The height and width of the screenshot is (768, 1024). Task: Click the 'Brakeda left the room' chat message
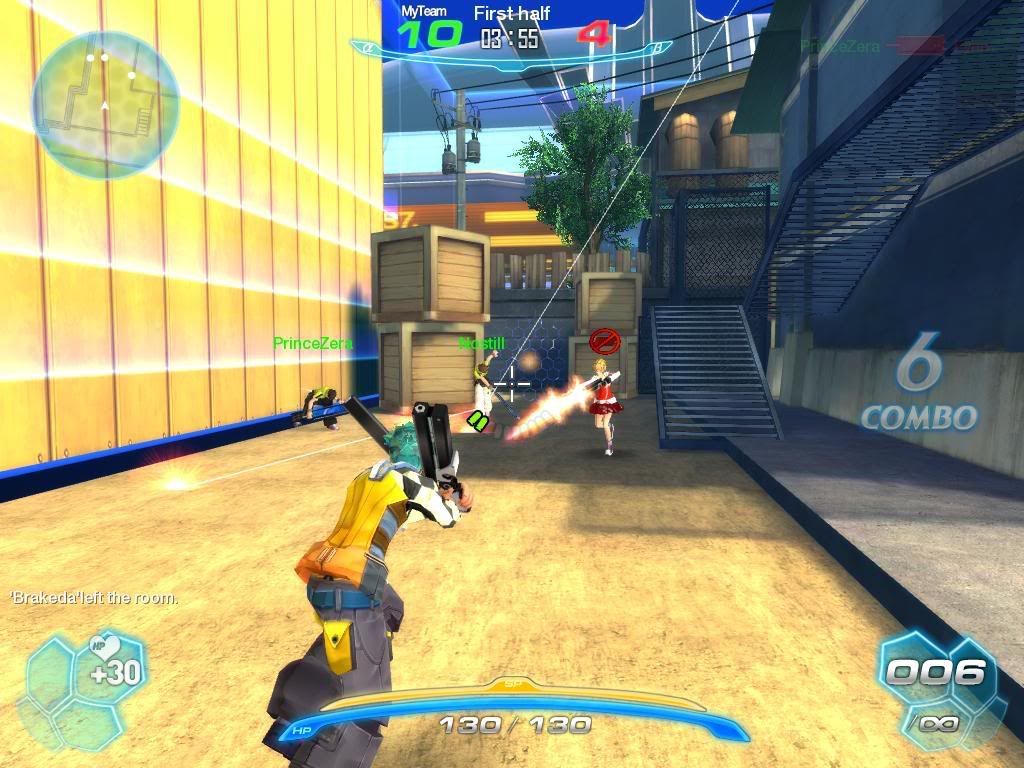[x=94, y=598]
